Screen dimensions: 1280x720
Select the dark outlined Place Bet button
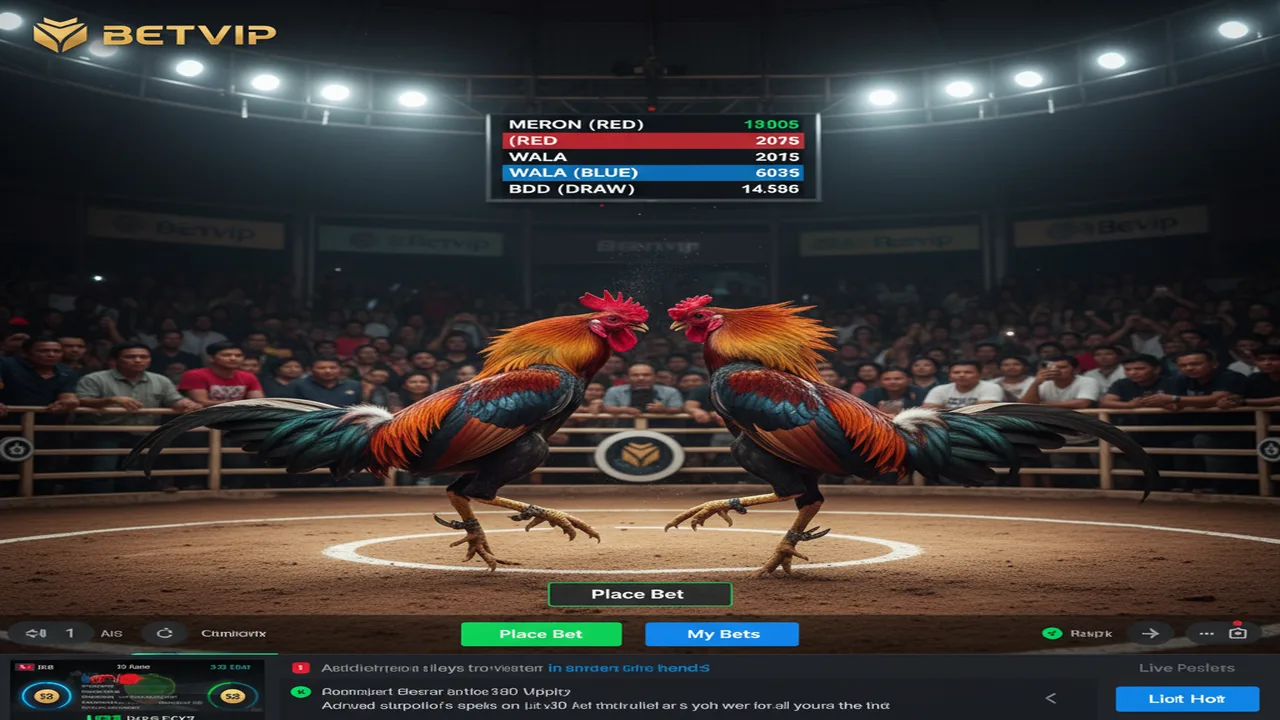pyautogui.click(x=639, y=594)
